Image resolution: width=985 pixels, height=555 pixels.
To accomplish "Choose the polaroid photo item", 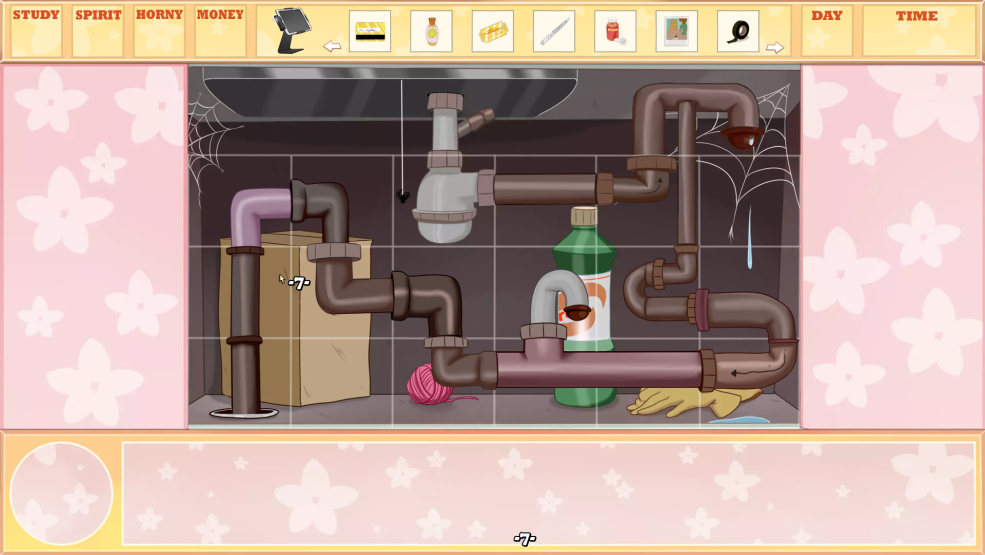I will 677,31.
